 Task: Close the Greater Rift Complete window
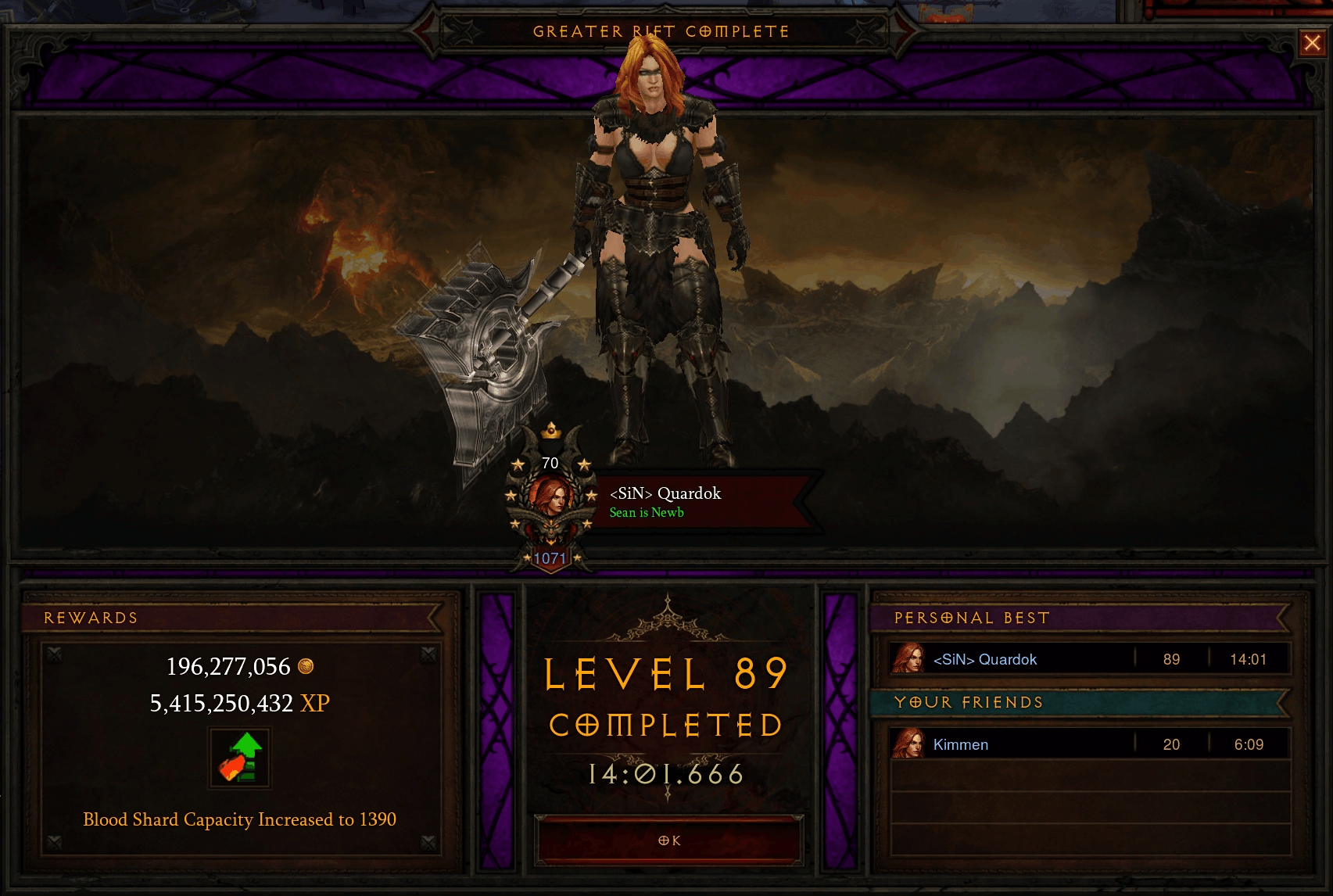click(x=1312, y=44)
